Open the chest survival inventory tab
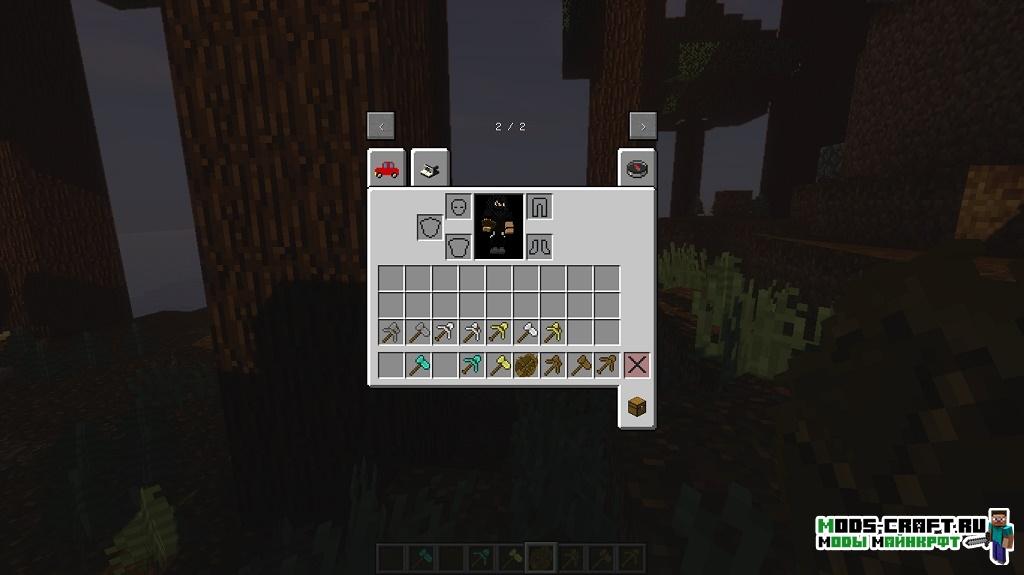This screenshot has width=1024, height=575. pyautogui.click(x=637, y=406)
